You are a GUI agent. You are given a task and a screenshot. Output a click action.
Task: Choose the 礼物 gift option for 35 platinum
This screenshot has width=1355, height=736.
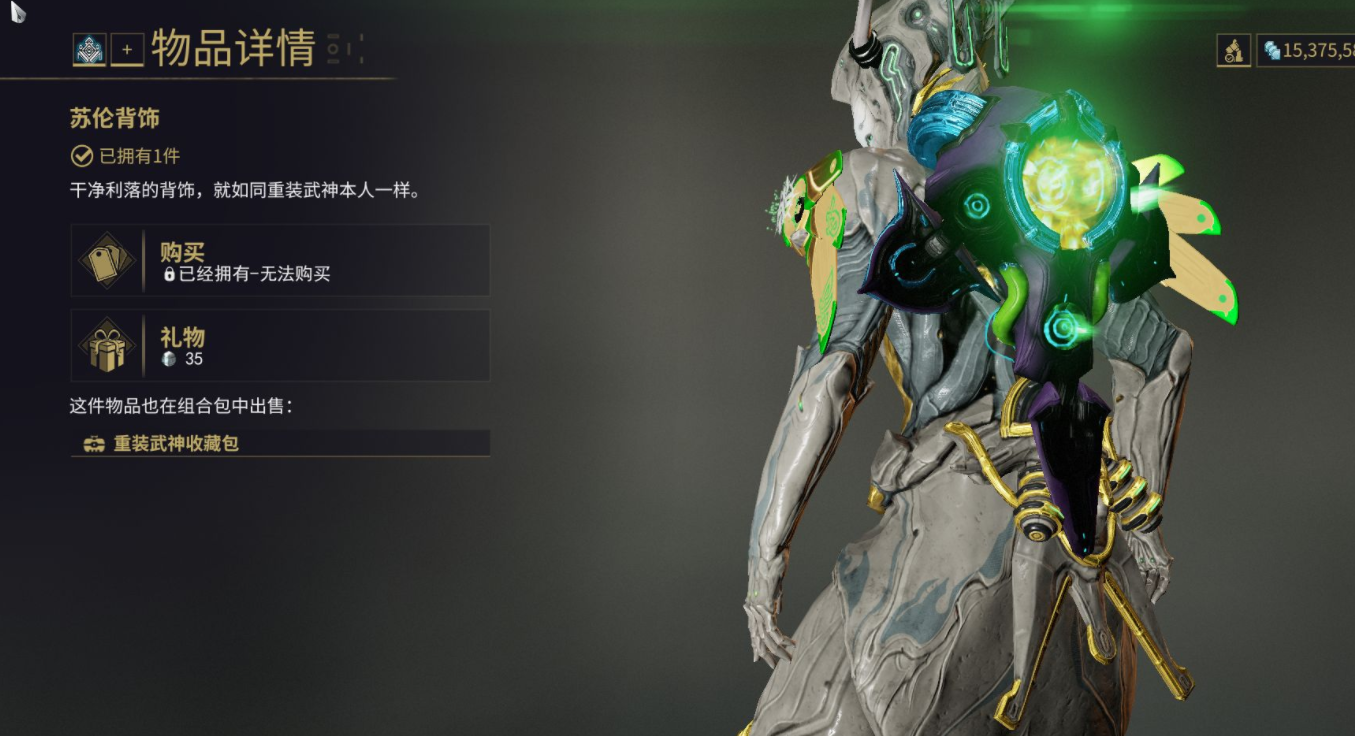280,345
